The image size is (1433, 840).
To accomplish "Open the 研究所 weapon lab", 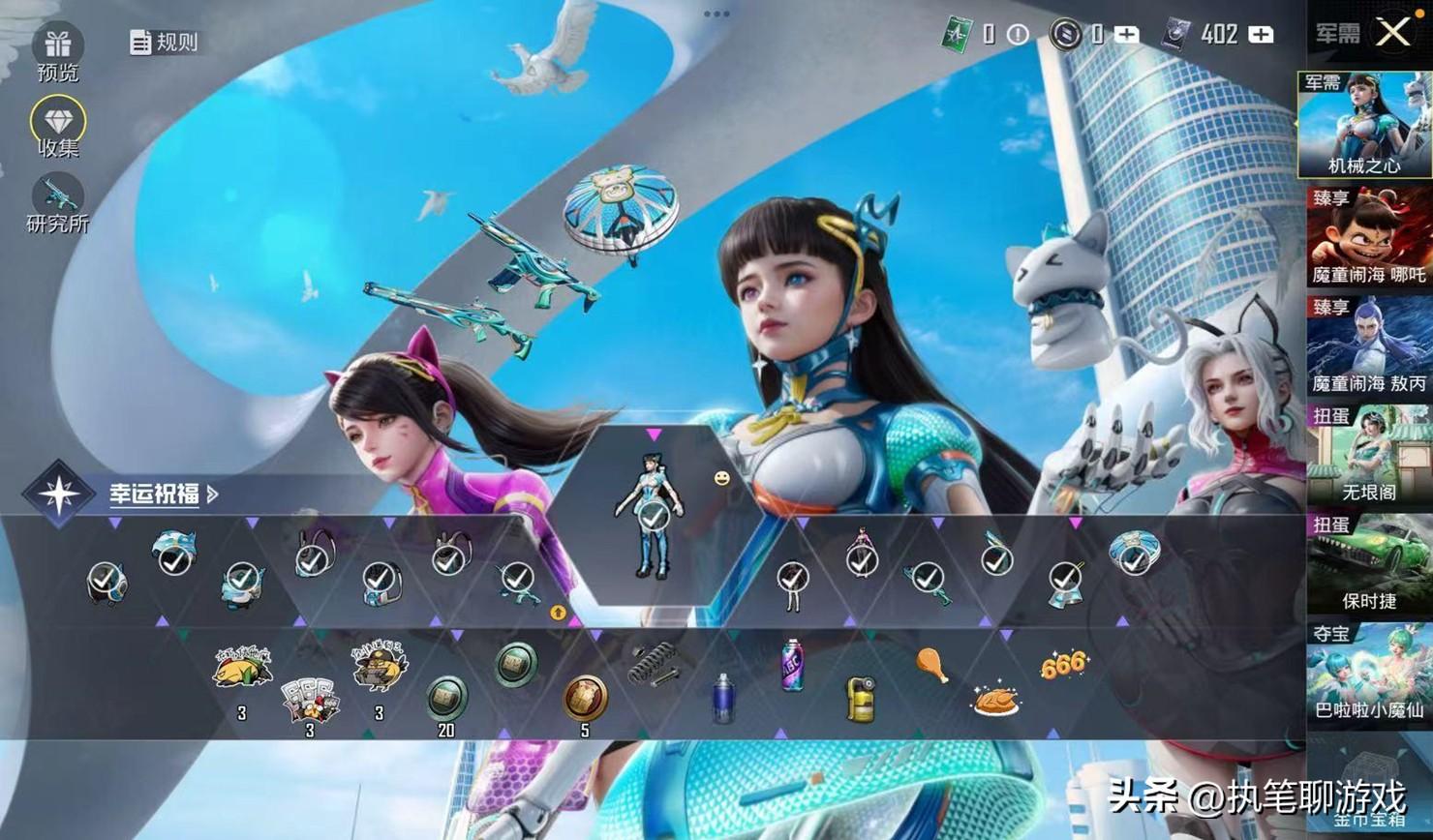I will tap(58, 198).
